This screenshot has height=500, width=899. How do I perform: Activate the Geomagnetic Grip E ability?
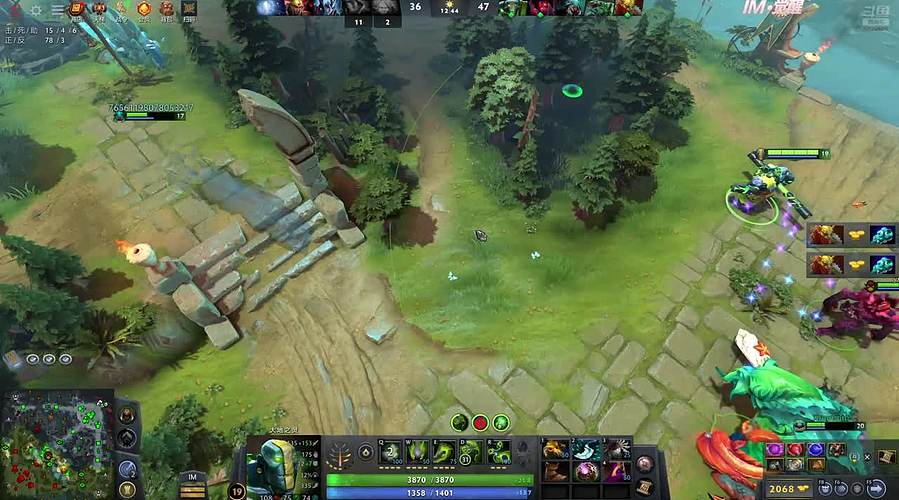(442, 453)
